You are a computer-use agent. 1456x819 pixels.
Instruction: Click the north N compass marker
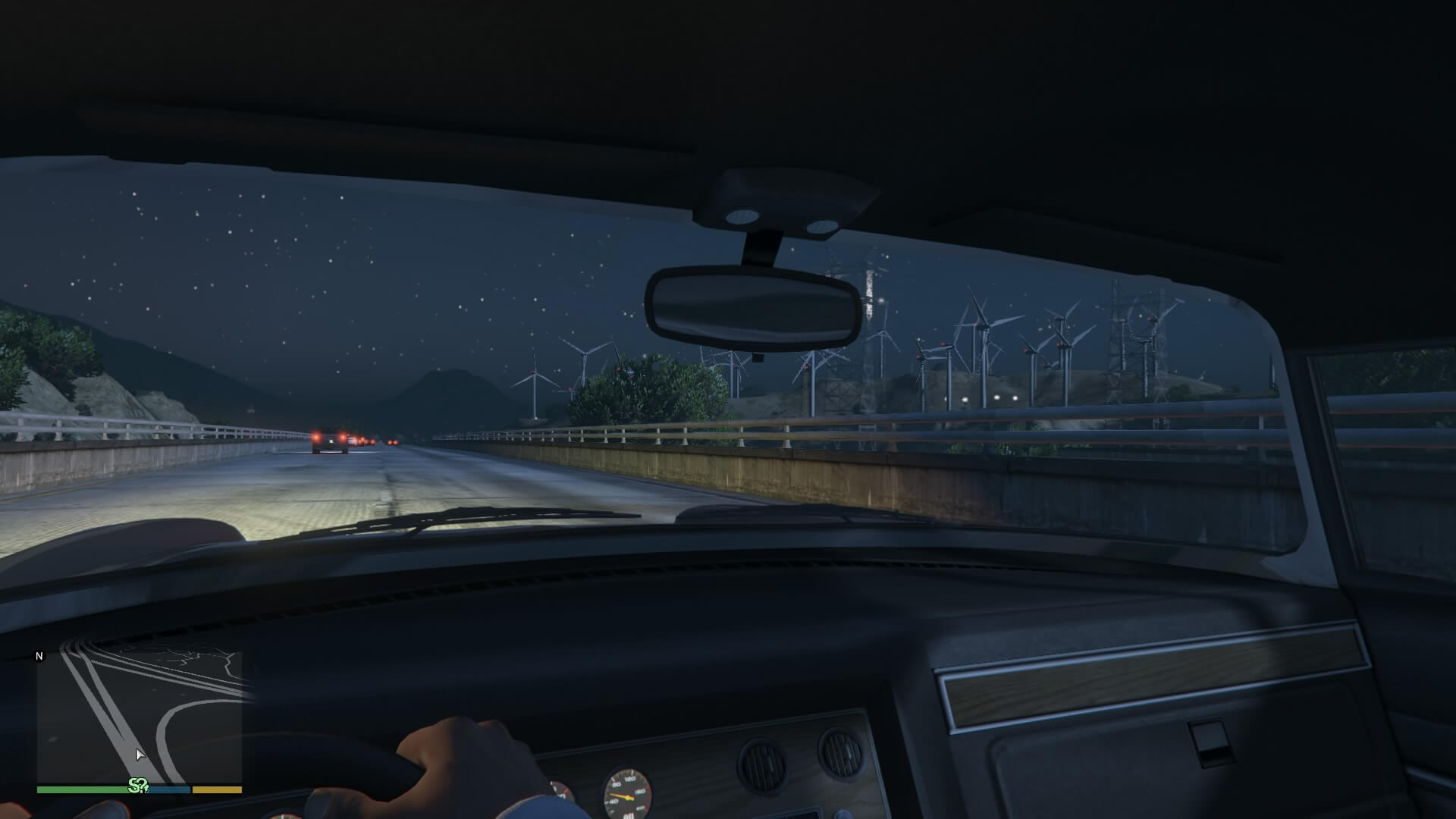(40, 657)
